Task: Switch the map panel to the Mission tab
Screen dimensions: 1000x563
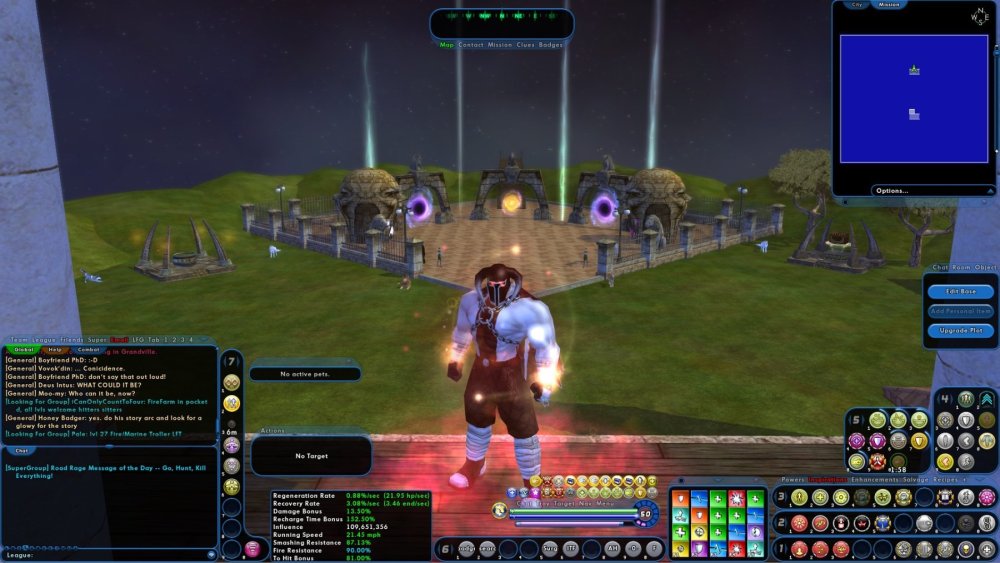Action: 889,5
